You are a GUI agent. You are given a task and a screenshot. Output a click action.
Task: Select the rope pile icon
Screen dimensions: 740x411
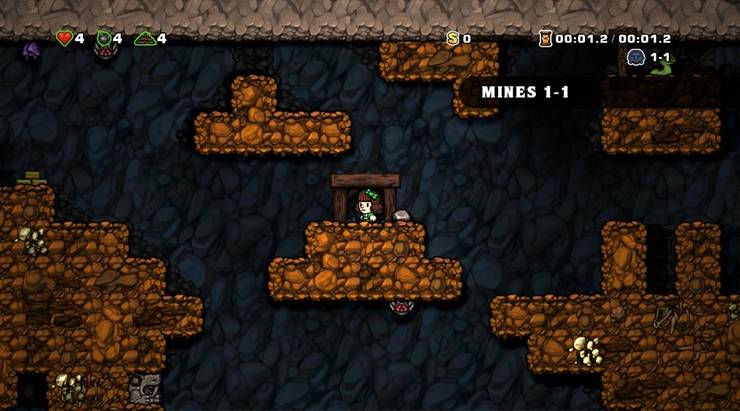coord(145,39)
